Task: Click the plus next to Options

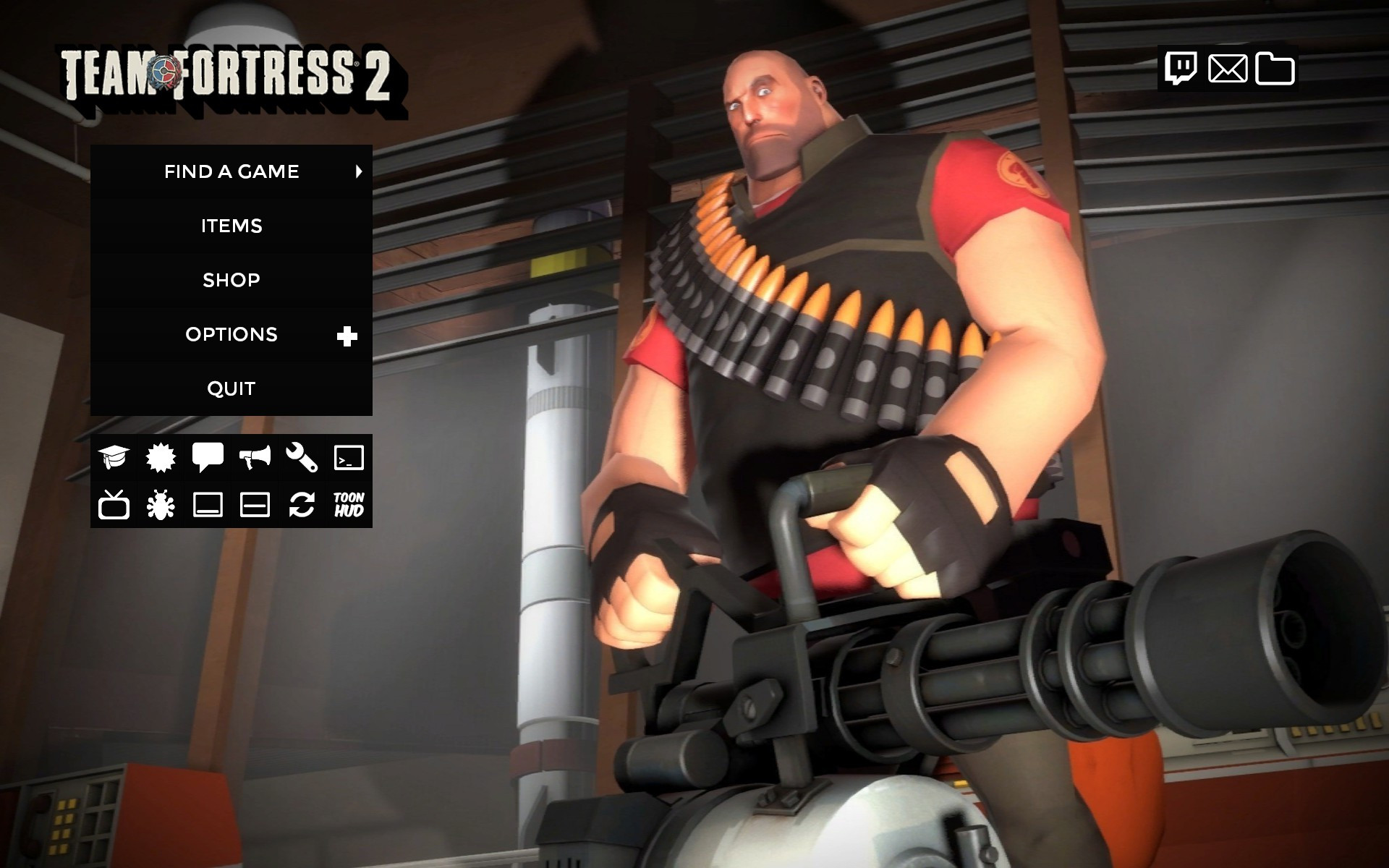Action: pos(348,334)
